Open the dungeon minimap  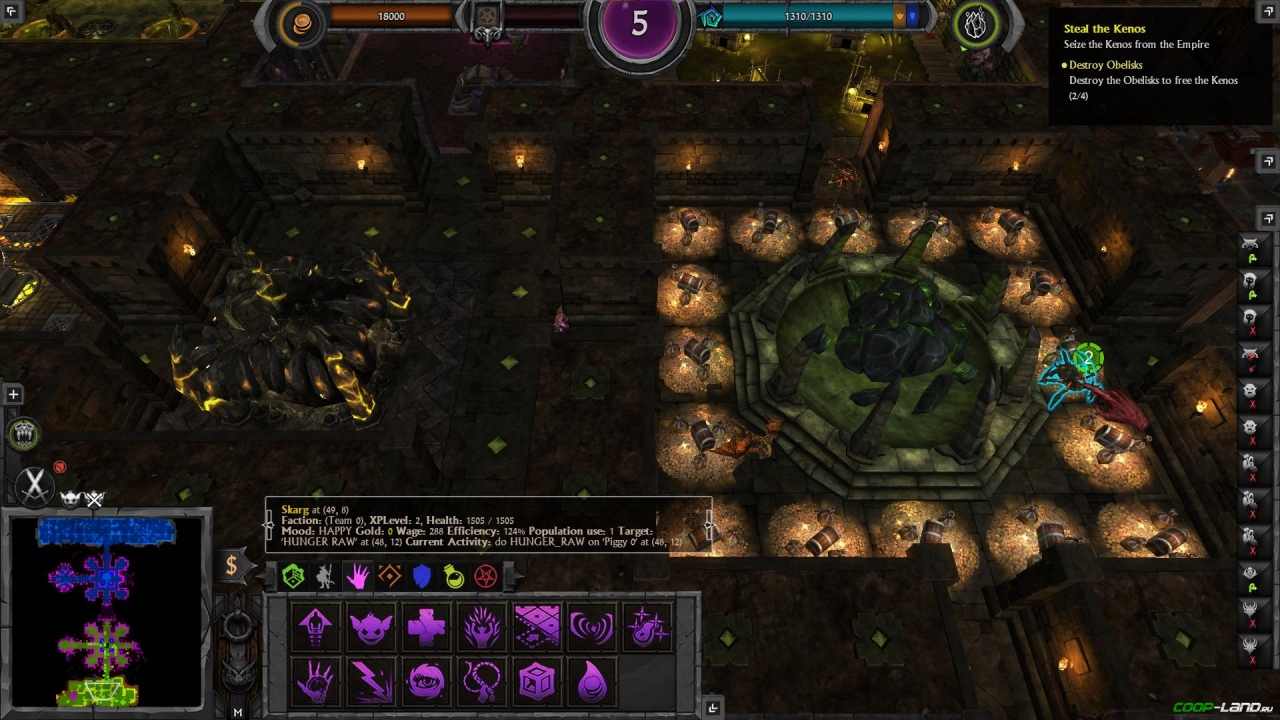(x=106, y=612)
